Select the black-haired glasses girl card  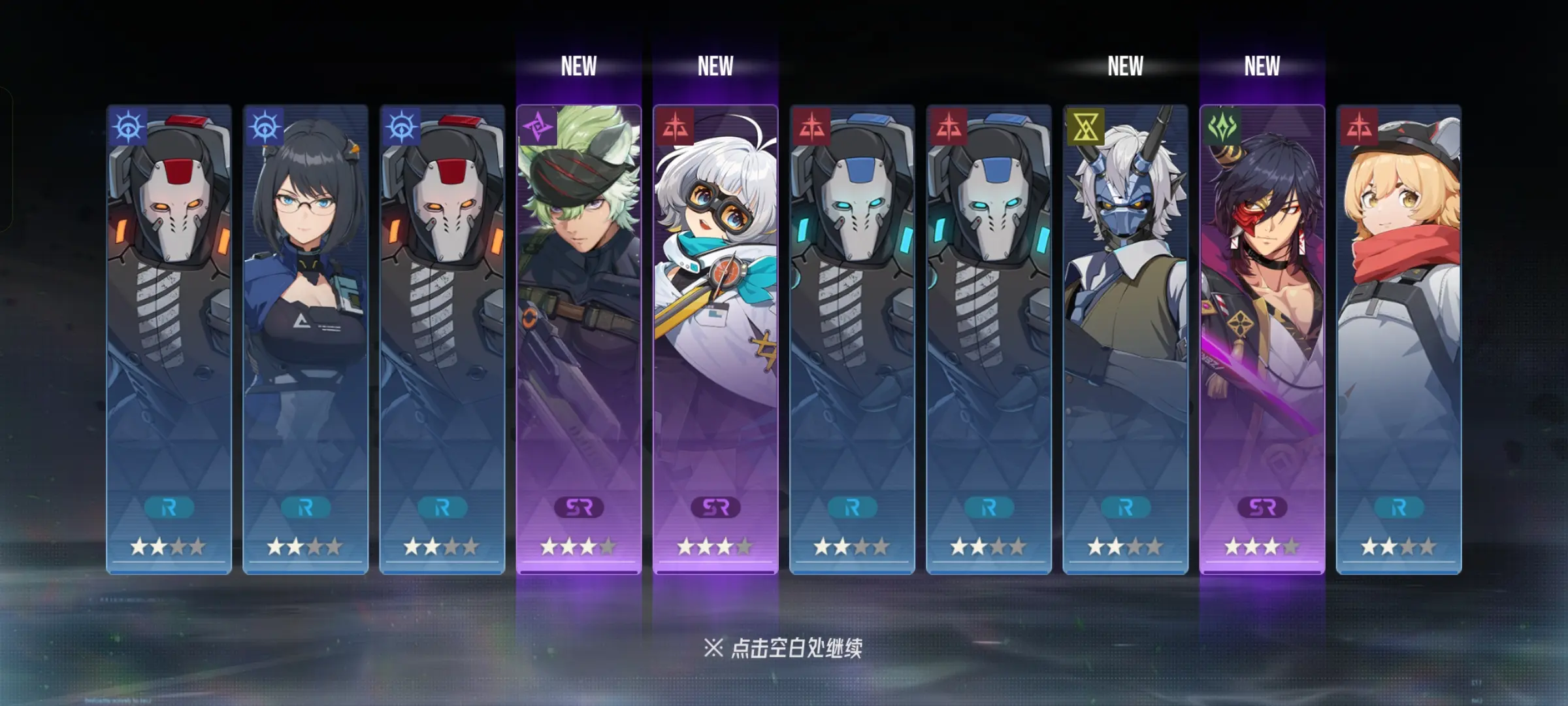pyautogui.click(x=305, y=339)
